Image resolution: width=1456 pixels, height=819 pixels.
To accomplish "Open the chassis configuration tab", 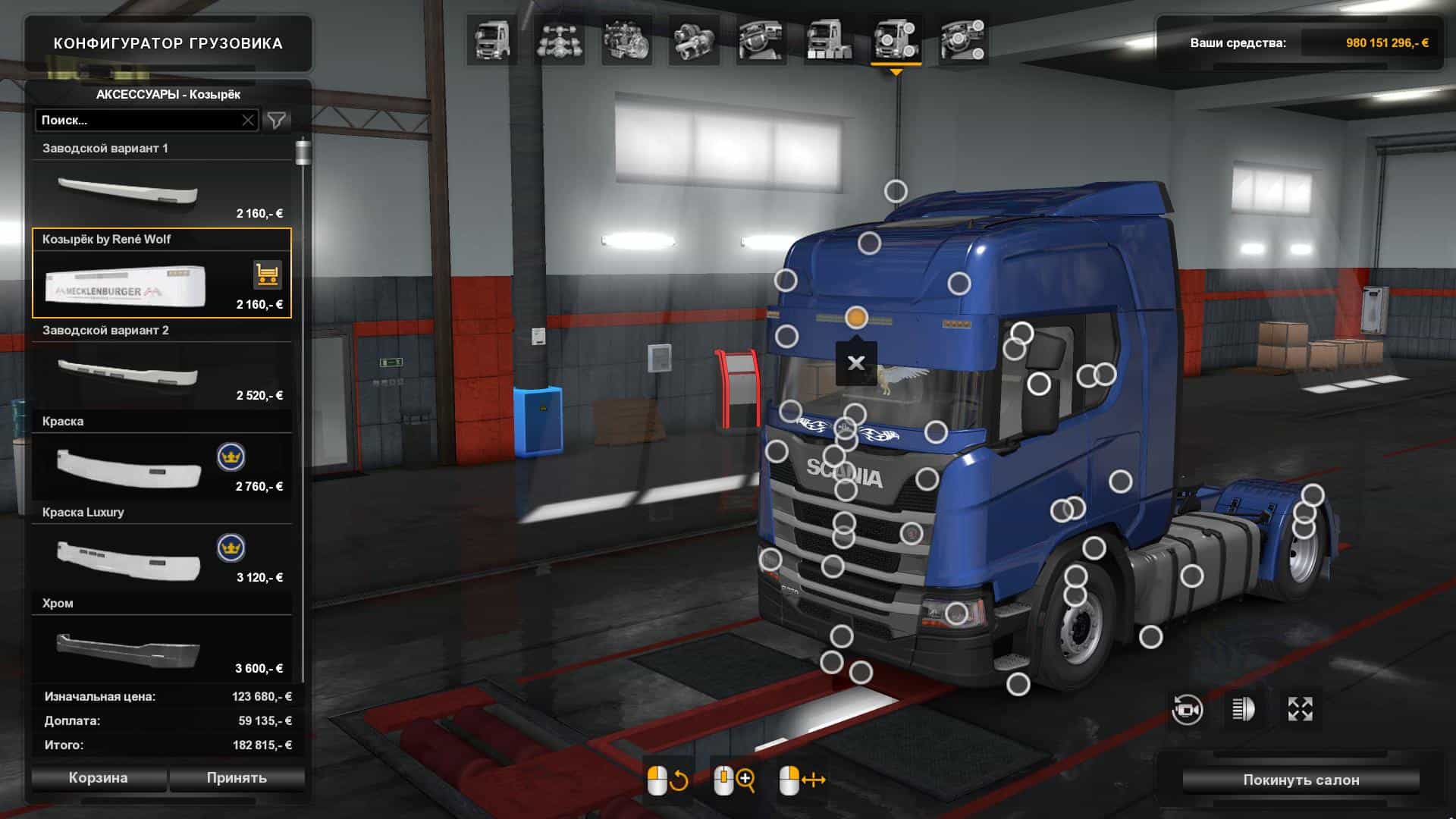I will click(560, 40).
